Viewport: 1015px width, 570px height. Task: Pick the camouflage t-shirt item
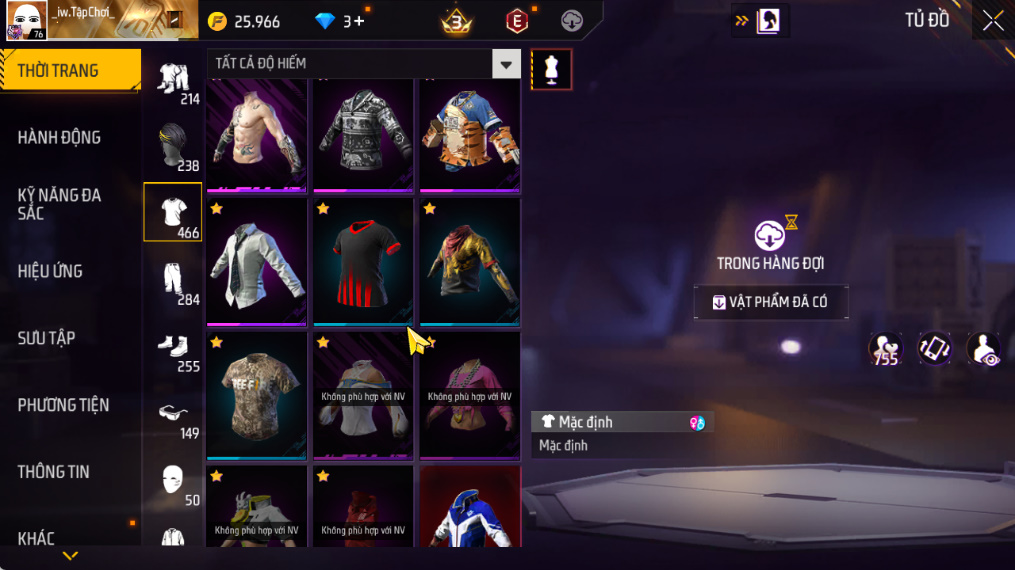[x=257, y=395]
